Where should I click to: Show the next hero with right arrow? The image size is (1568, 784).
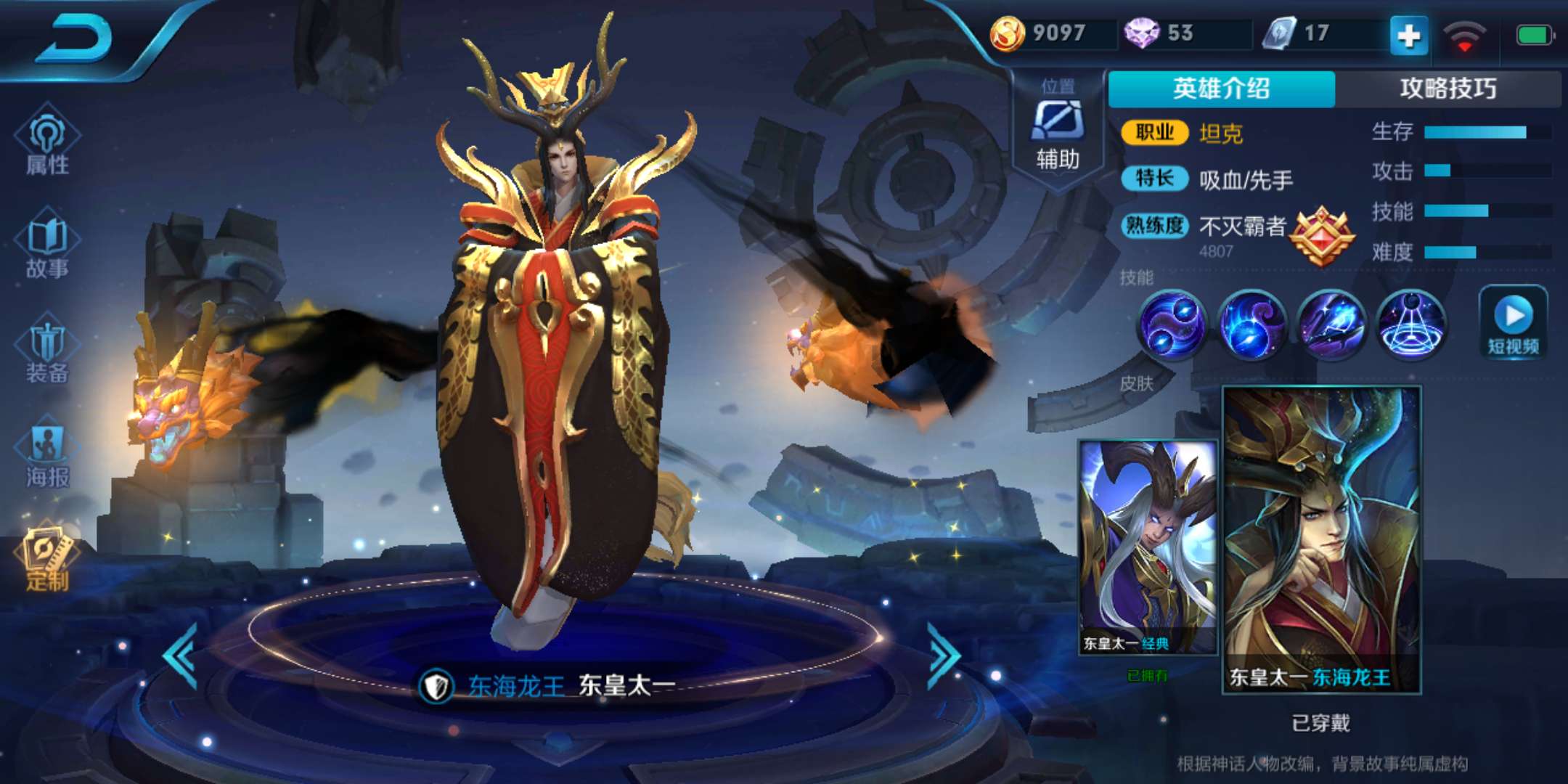944,655
